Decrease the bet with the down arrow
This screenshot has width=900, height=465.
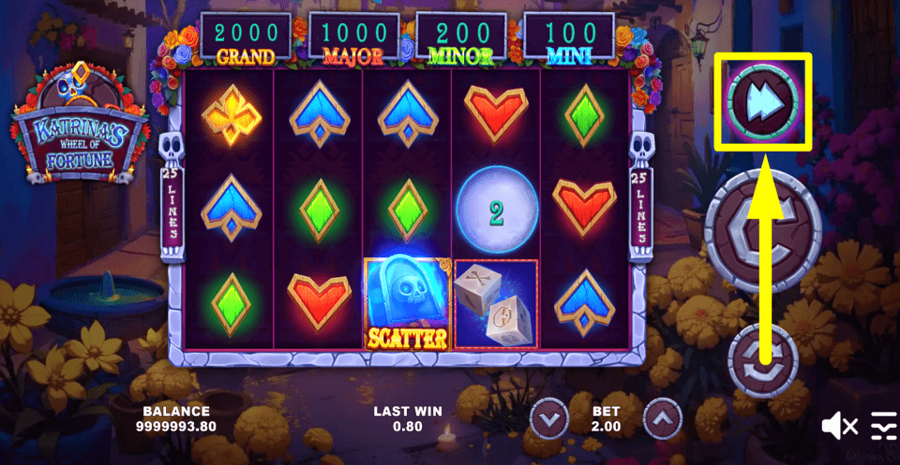(548, 417)
